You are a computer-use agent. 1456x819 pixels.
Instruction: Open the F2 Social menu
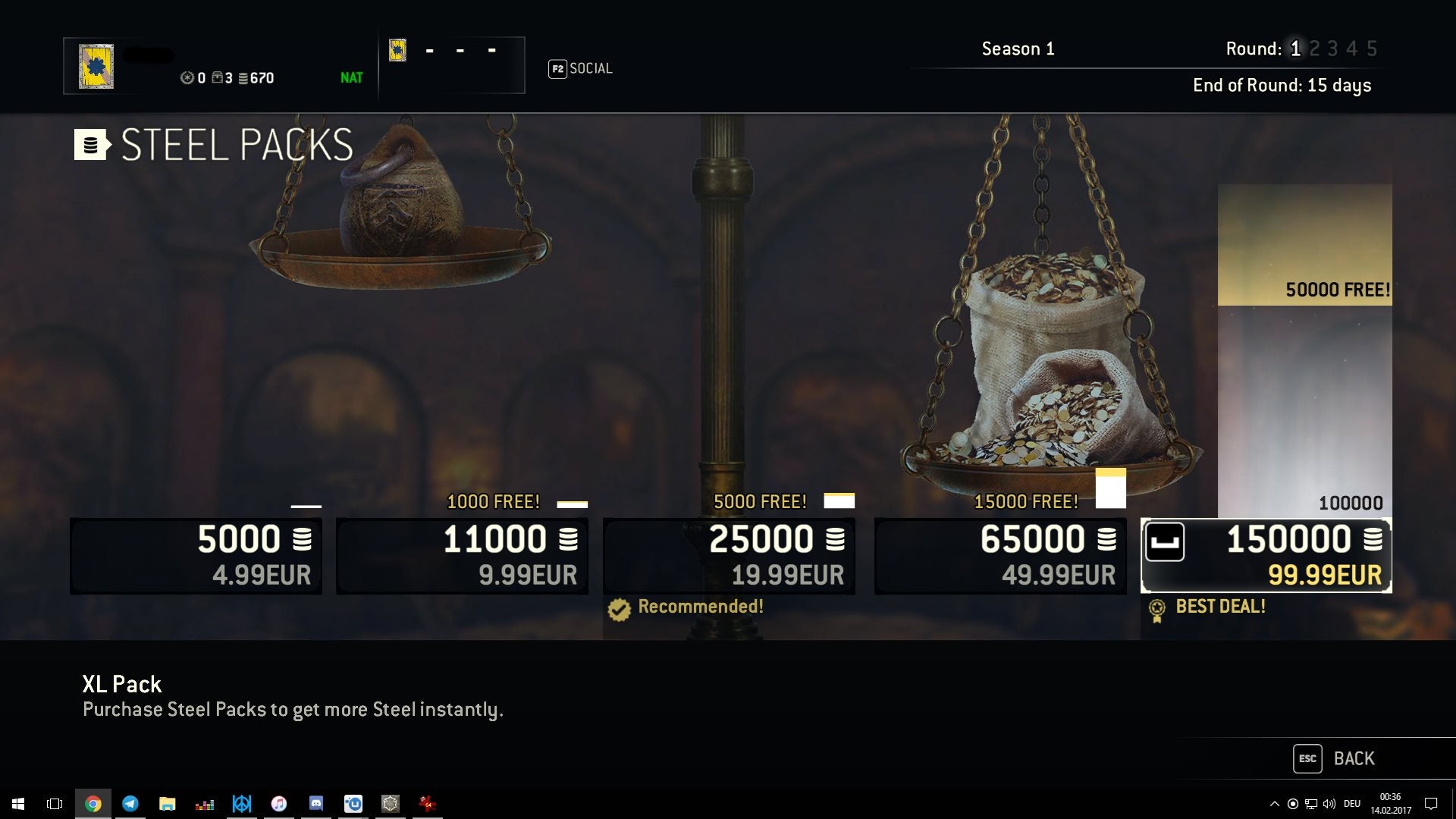click(581, 68)
